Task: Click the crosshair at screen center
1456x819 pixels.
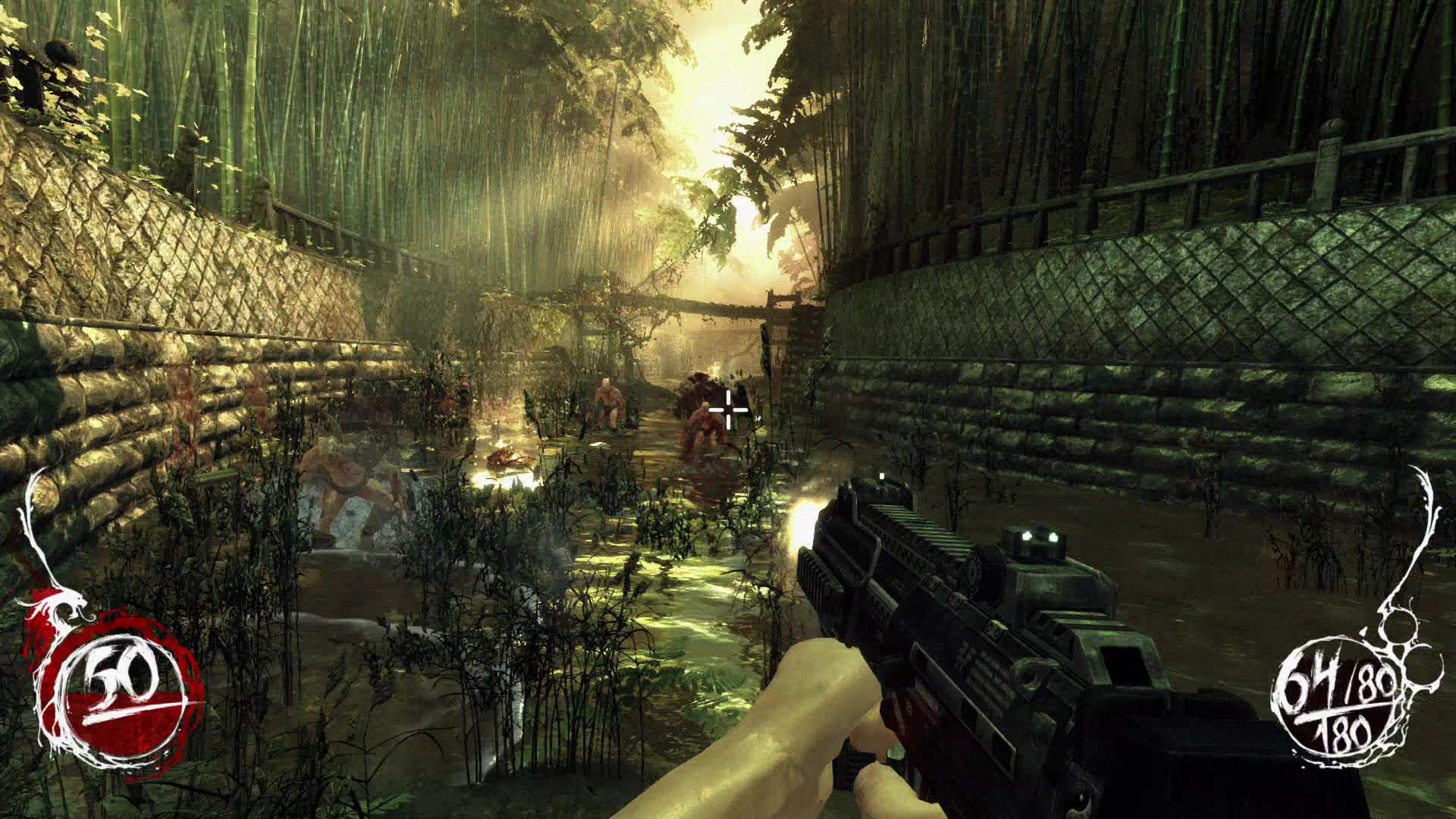Action: click(729, 409)
